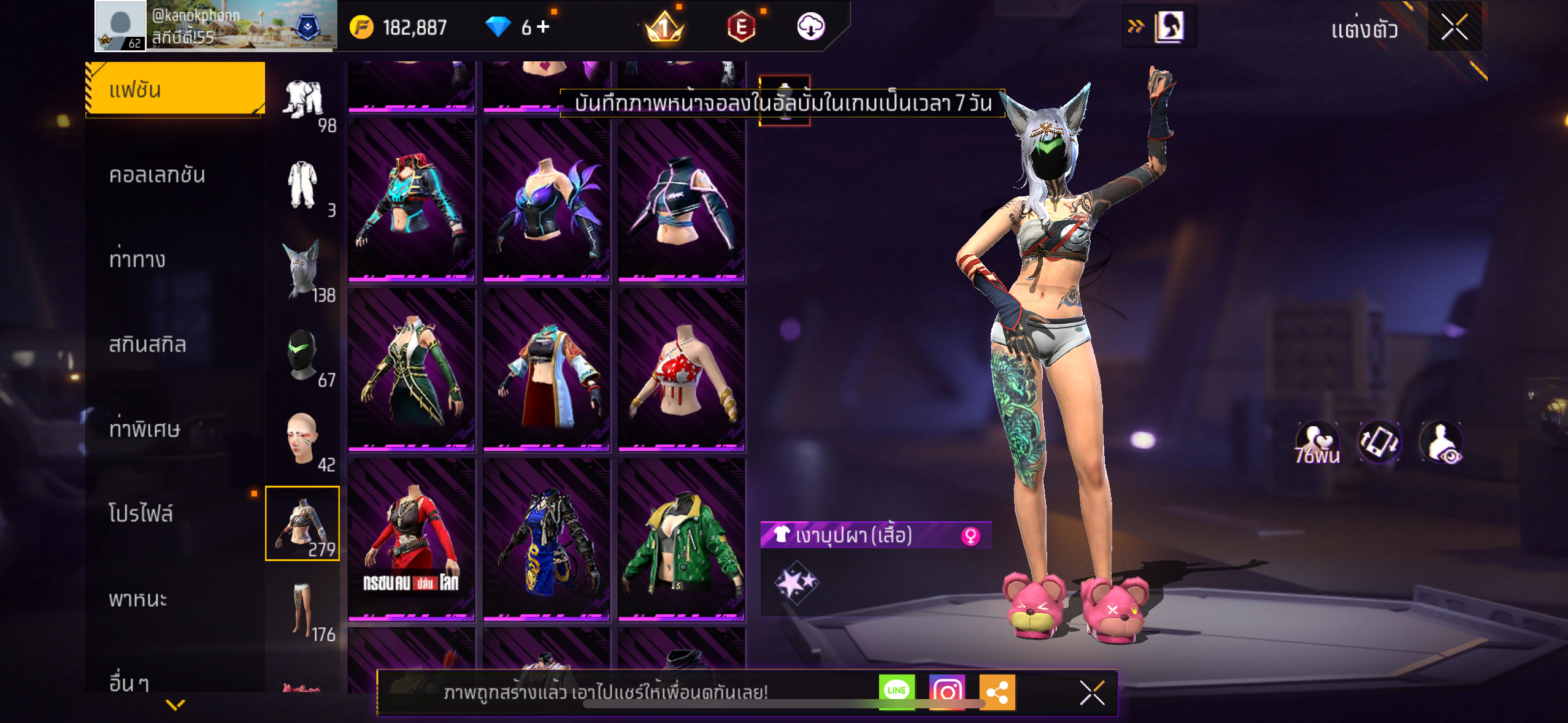
Task: Choose the green-visor mask category
Action: 303,355
